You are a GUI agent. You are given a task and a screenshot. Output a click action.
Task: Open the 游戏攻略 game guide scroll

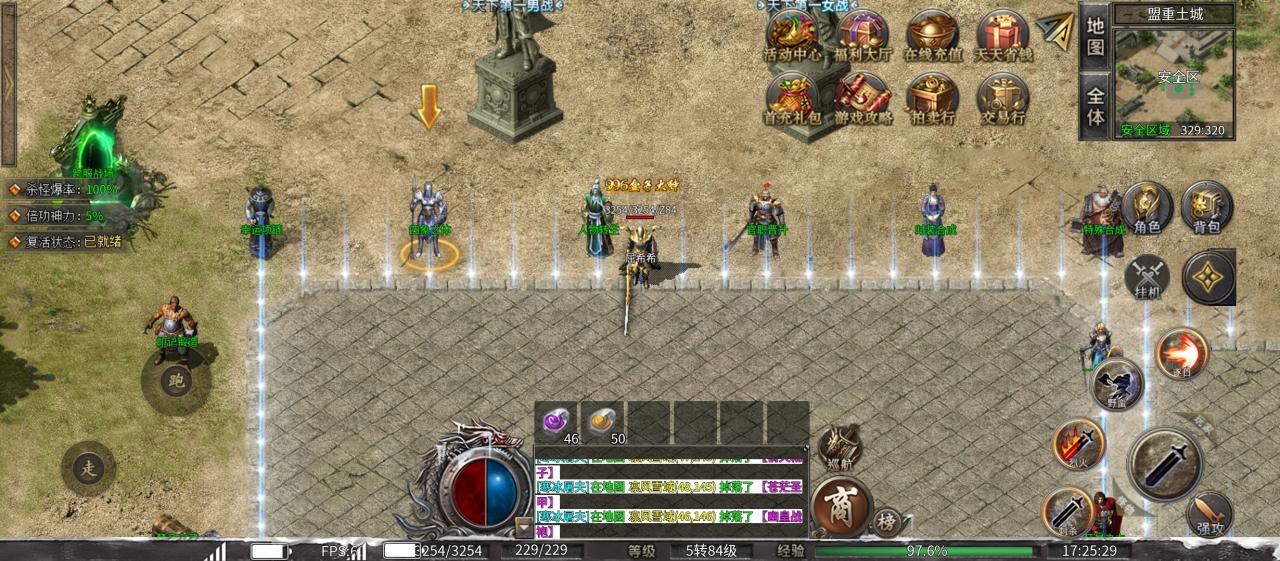[x=862, y=99]
